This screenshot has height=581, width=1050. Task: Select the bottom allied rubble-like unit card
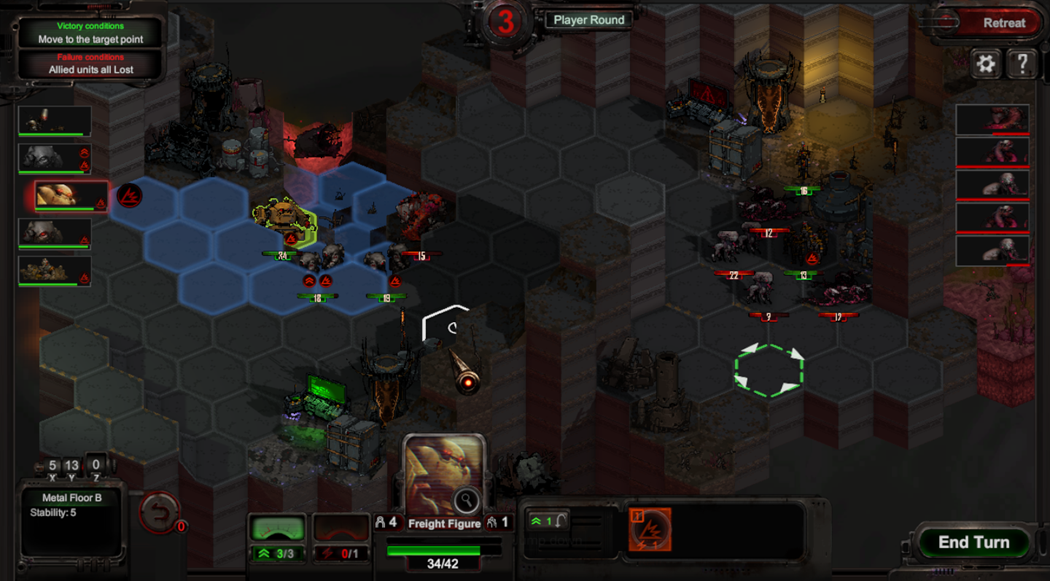click(55, 271)
